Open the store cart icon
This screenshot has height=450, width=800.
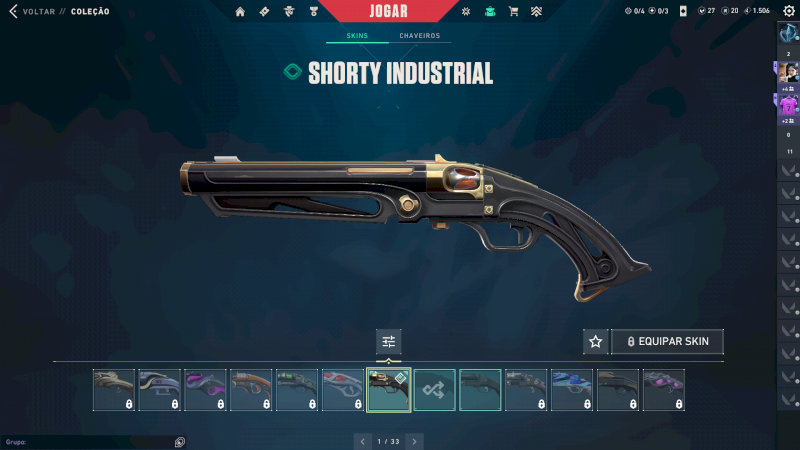513,12
